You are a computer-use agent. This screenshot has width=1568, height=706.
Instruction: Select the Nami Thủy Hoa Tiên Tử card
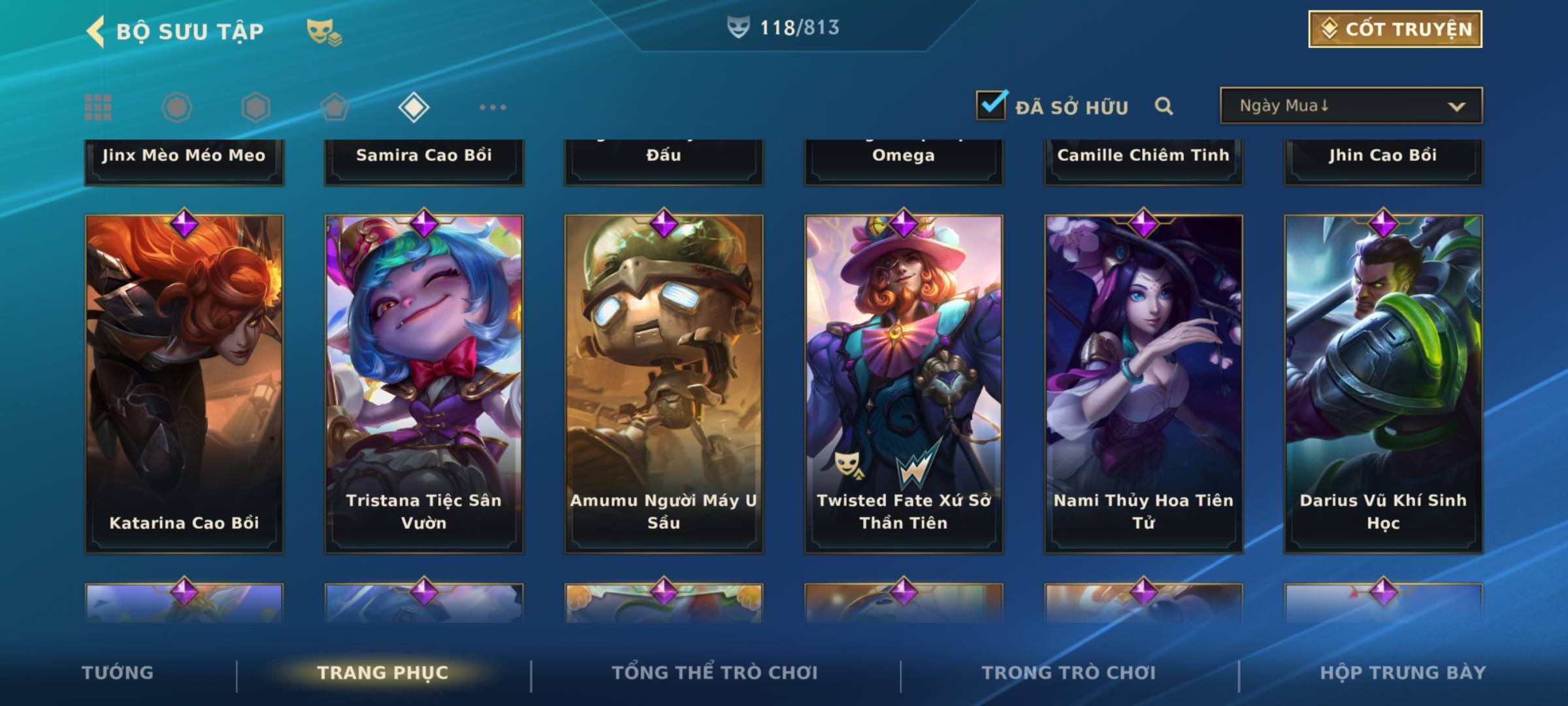(x=1143, y=384)
